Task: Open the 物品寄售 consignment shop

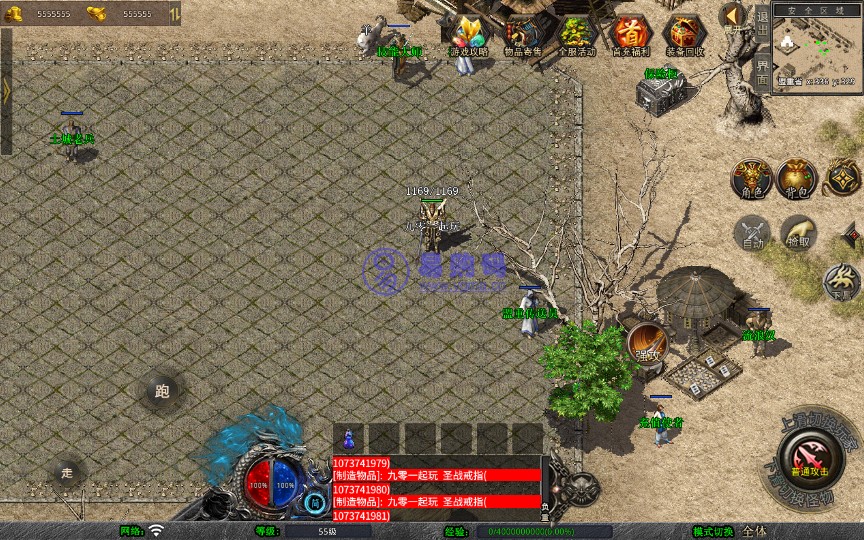Action: pyautogui.click(x=524, y=35)
